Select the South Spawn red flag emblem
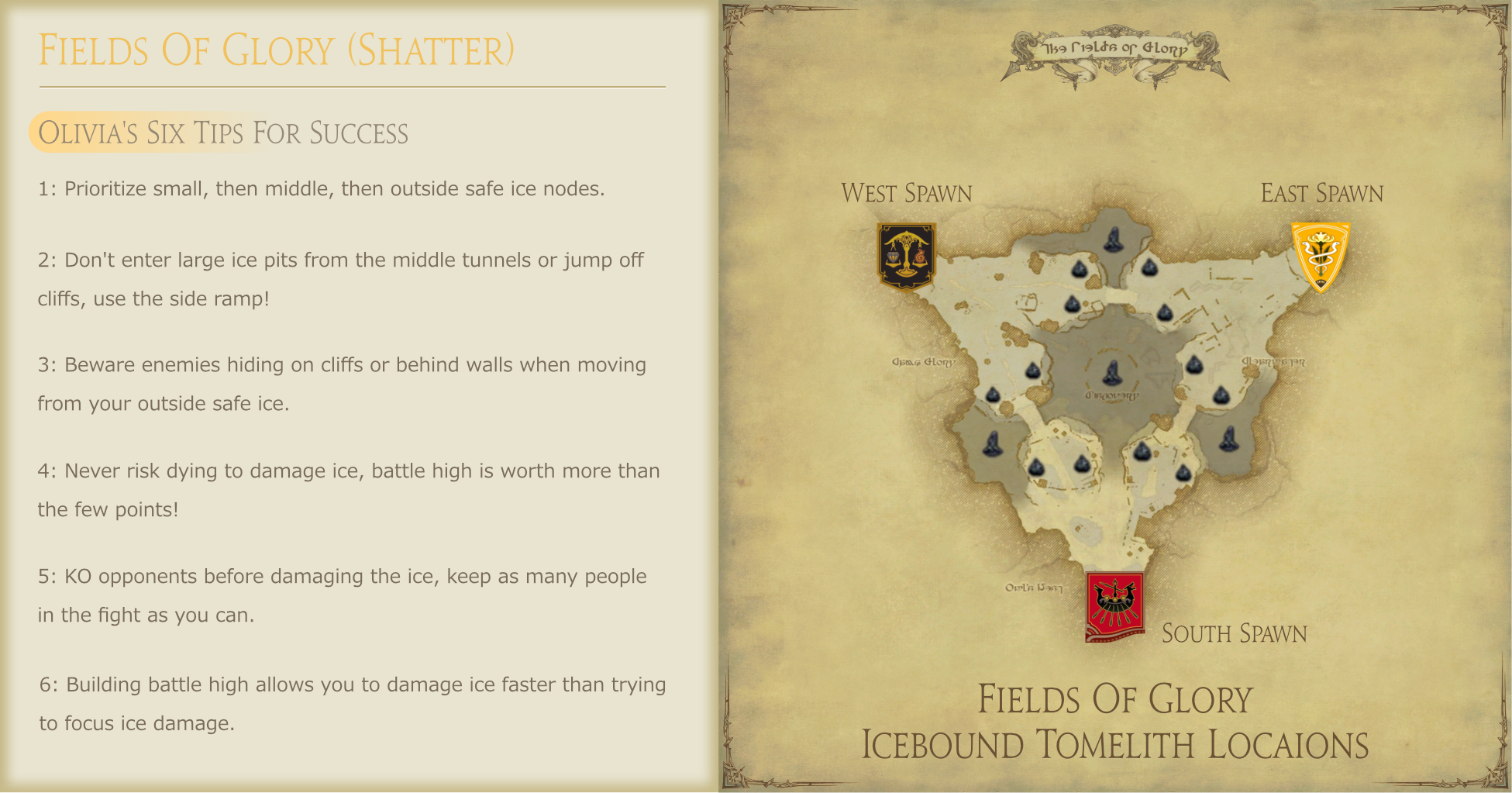This screenshot has height=793, width=1512. [x=1114, y=606]
